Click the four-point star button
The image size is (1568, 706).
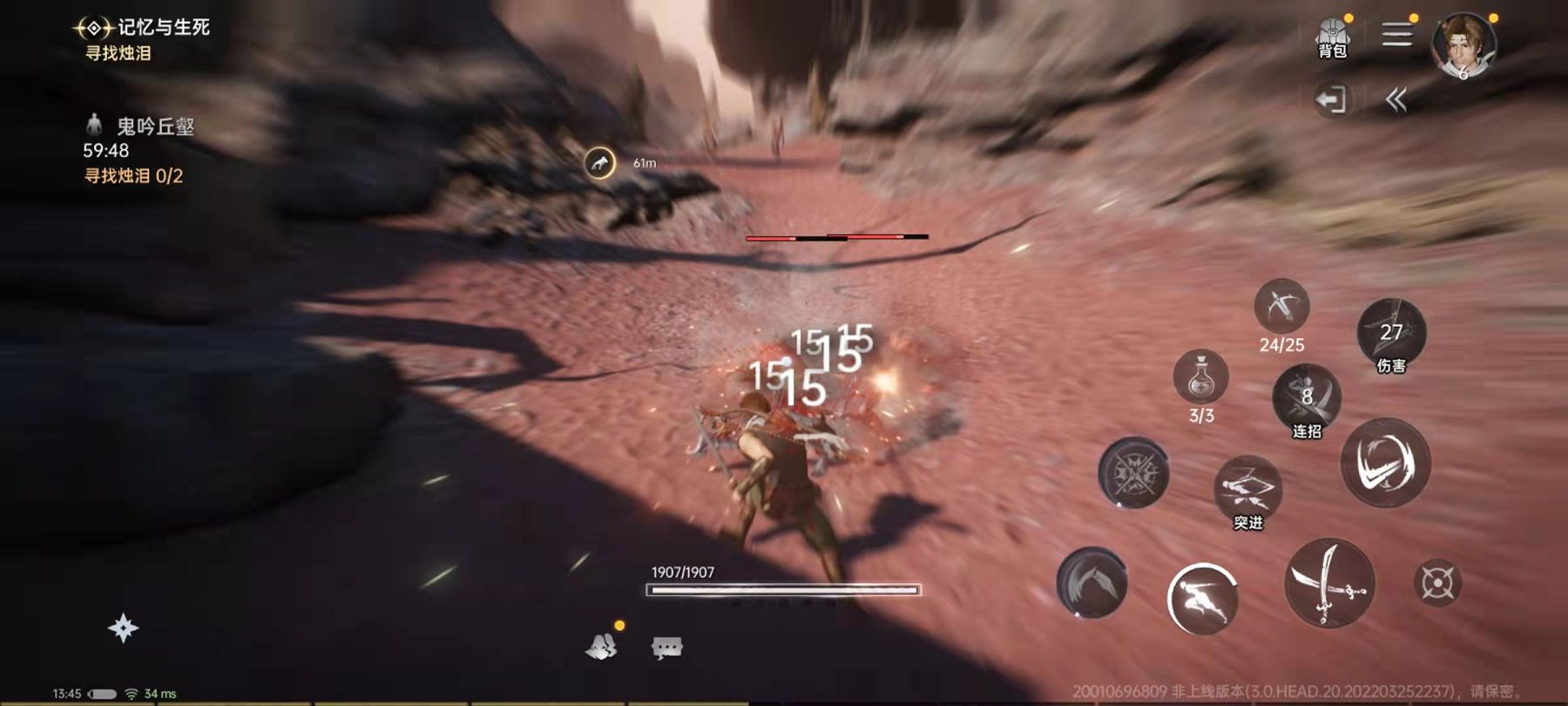(x=123, y=628)
